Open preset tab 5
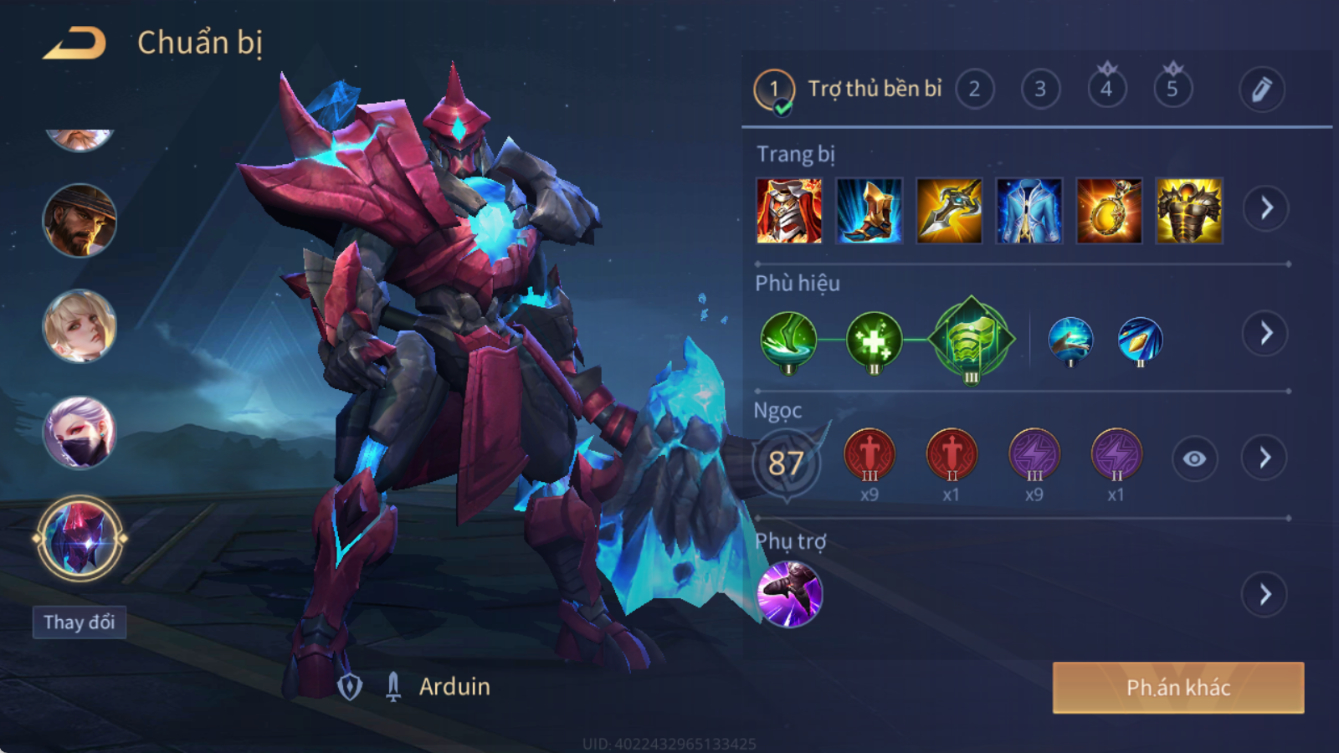The width and height of the screenshot is (1339, 753). [1172, 90]
